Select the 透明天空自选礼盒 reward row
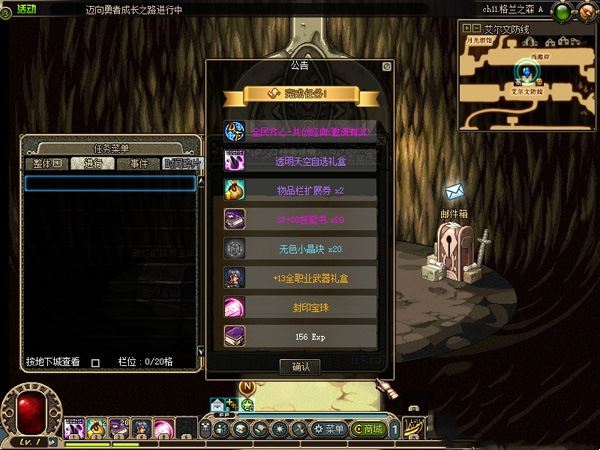The image size is (600, 450). click(x=300, y=160)
